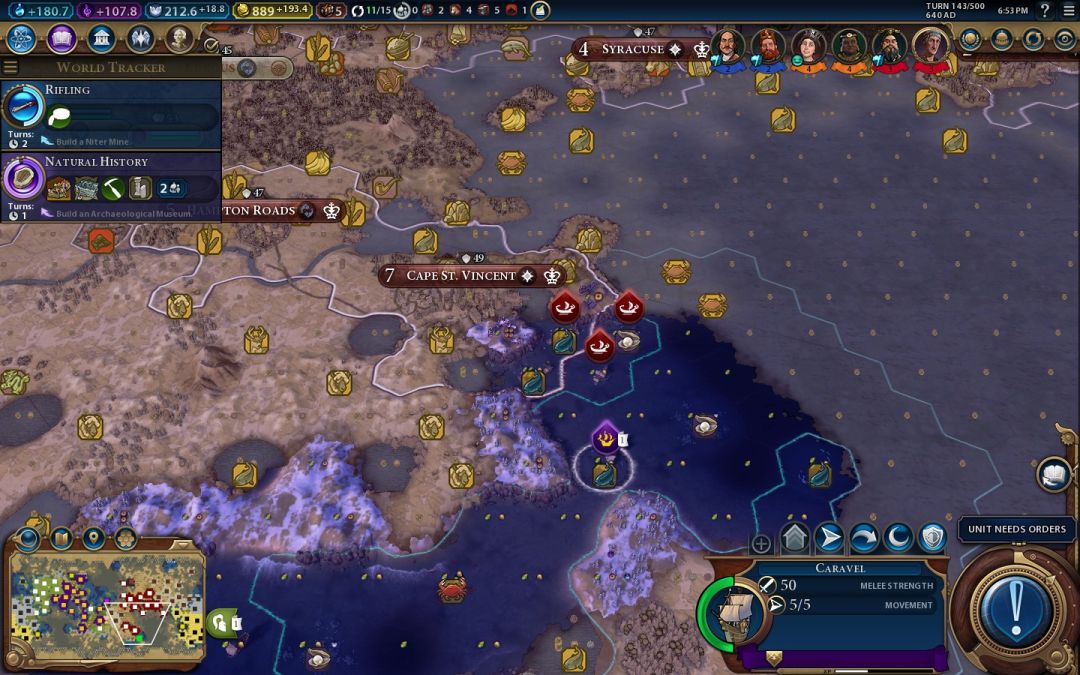Viewport: 1080px width, 675px height.
Task: Fortify the Caravel with shield icon
Action: [932, 539]
